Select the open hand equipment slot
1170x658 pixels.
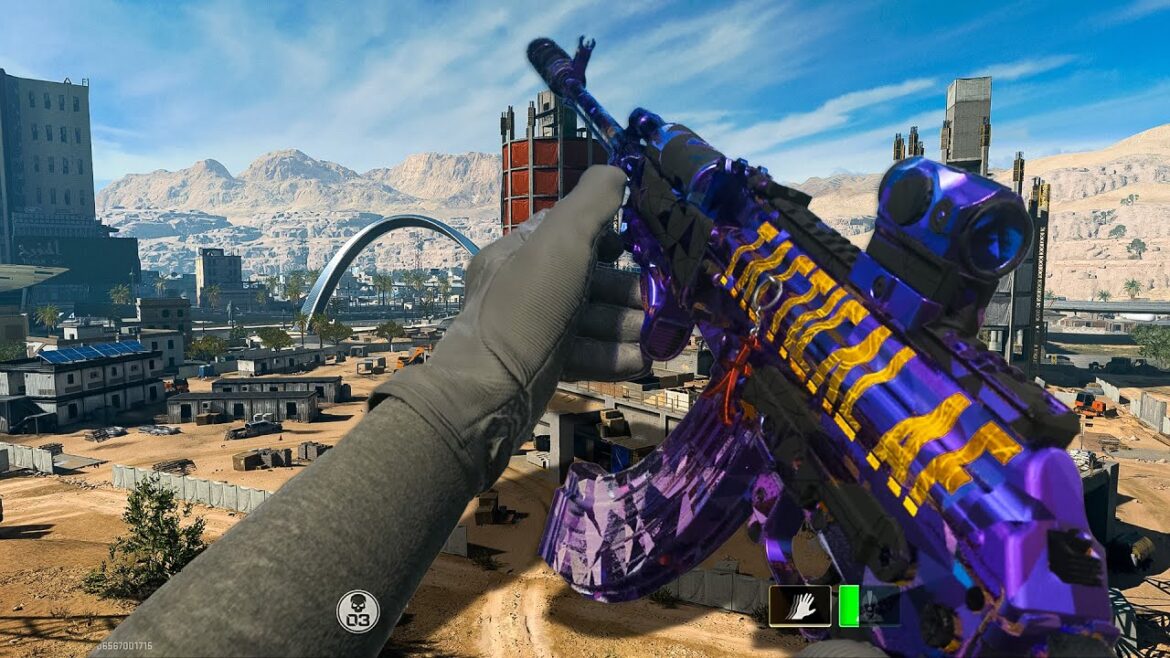point(799,606)
